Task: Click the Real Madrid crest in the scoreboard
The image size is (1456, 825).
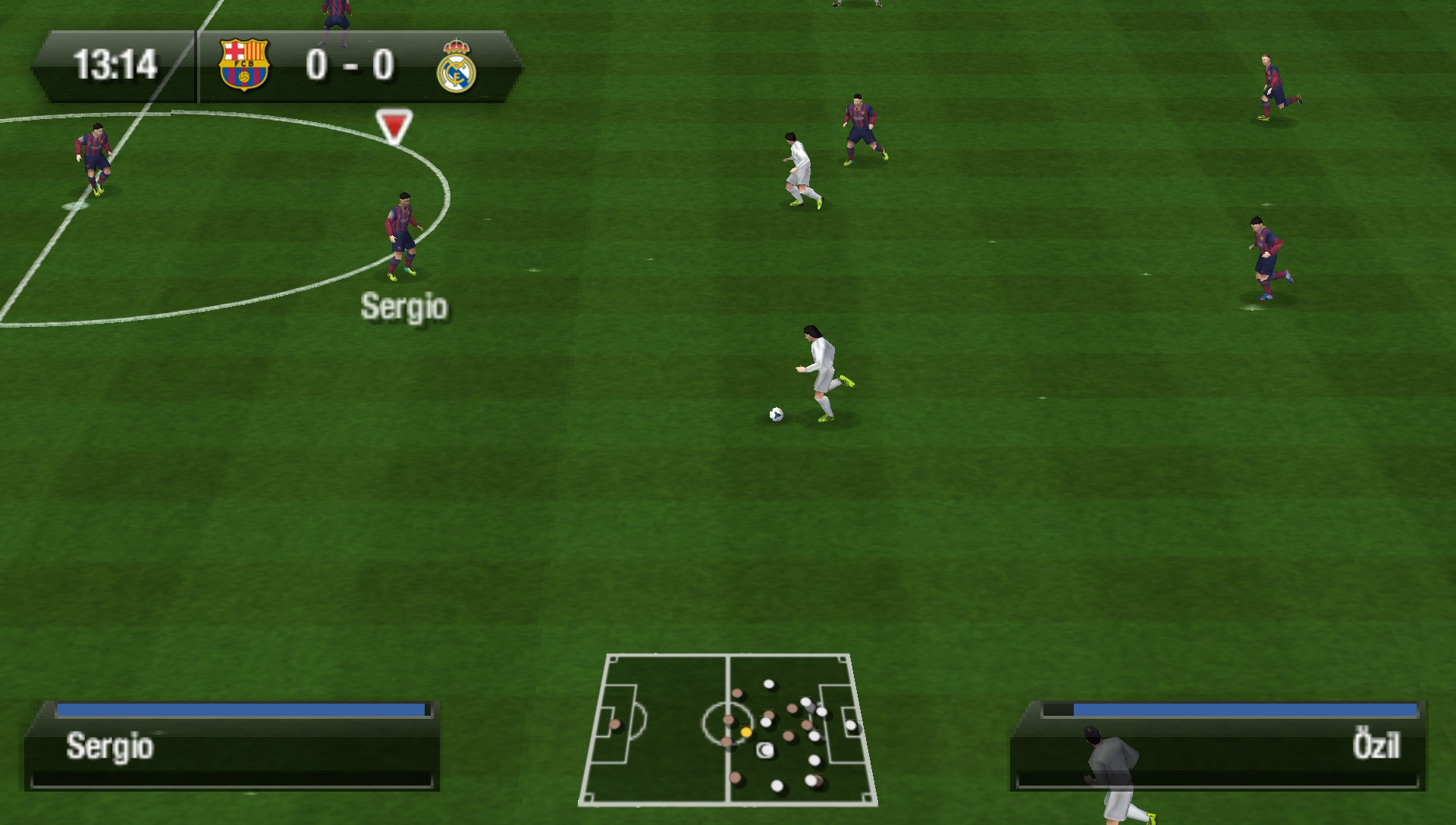Action: tap(460, 64)
